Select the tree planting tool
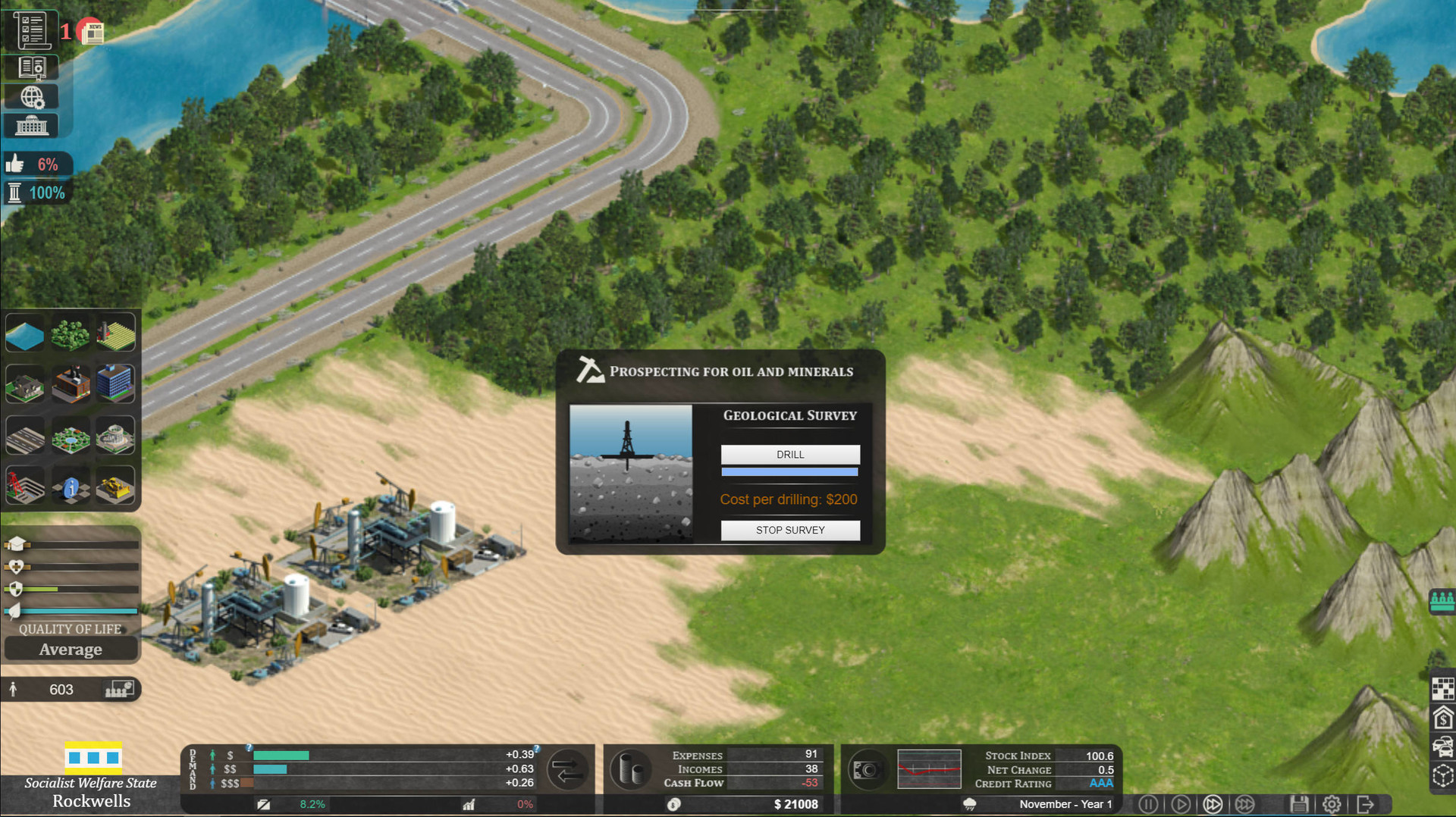 click(x=71, y=333)
